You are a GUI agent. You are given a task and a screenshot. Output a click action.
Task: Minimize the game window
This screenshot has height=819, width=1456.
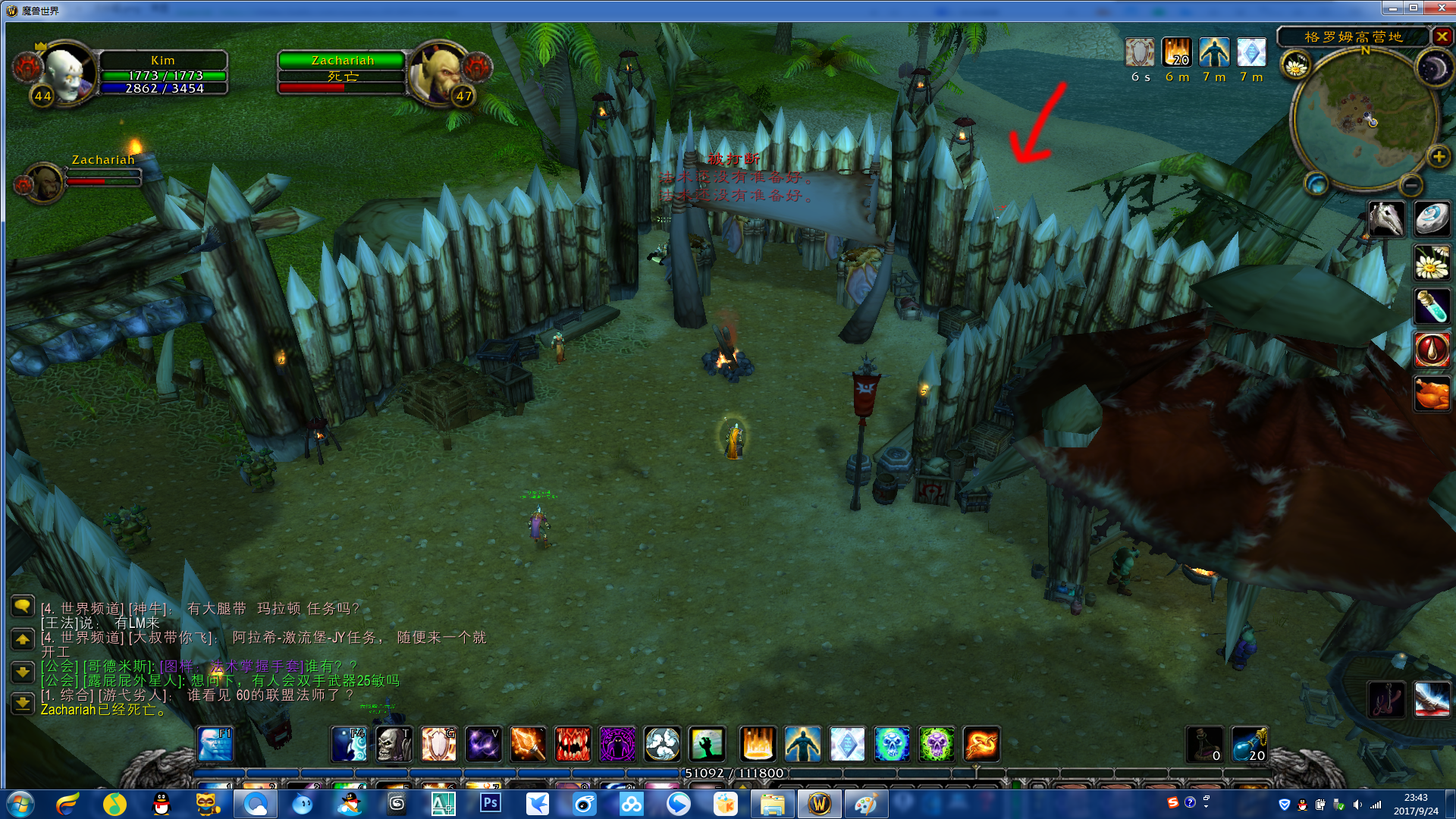pyautogui.click(x=1393, y=8)
